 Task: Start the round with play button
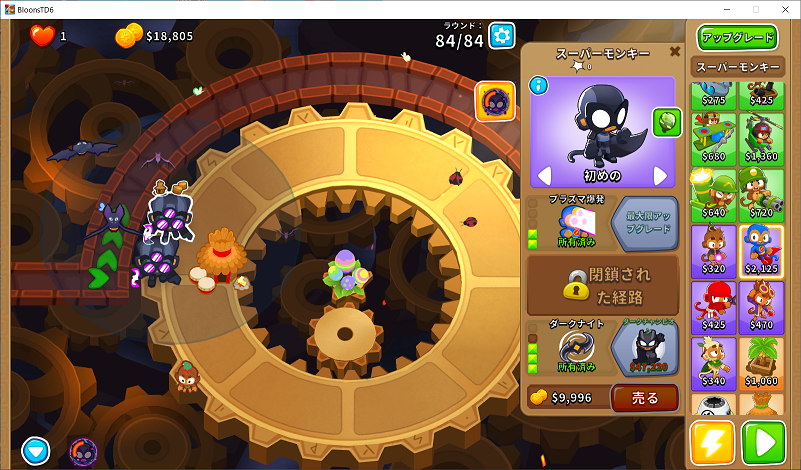pyautogui.click(x=766, y=442)
